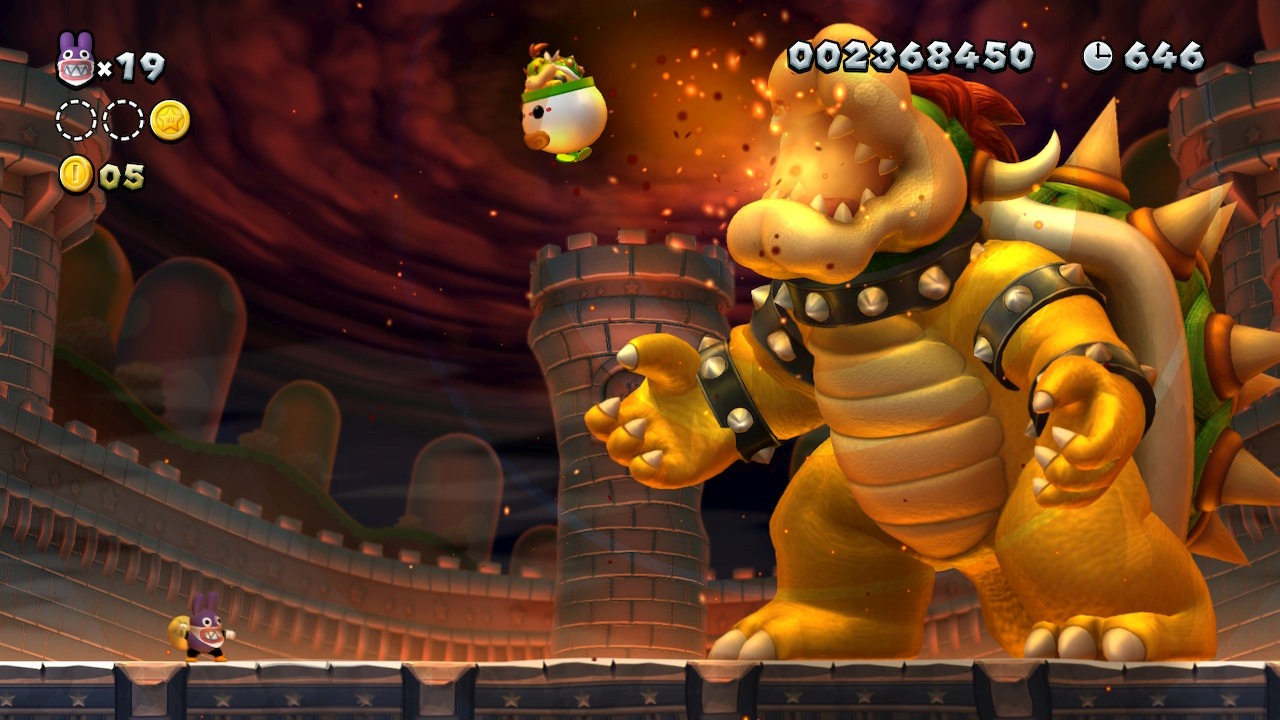1280x720 pixels.
Task: Click the Nabbit lives icon
Action: click(x=75, y=62)
